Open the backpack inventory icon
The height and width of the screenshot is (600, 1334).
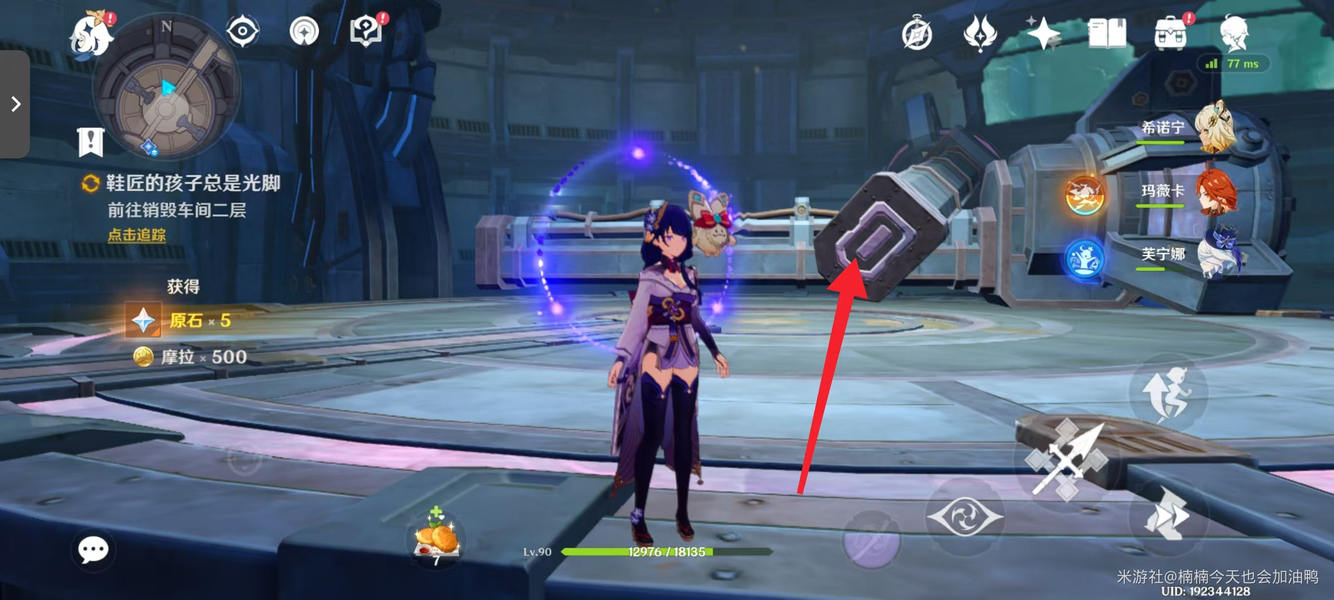point(1170,34)
